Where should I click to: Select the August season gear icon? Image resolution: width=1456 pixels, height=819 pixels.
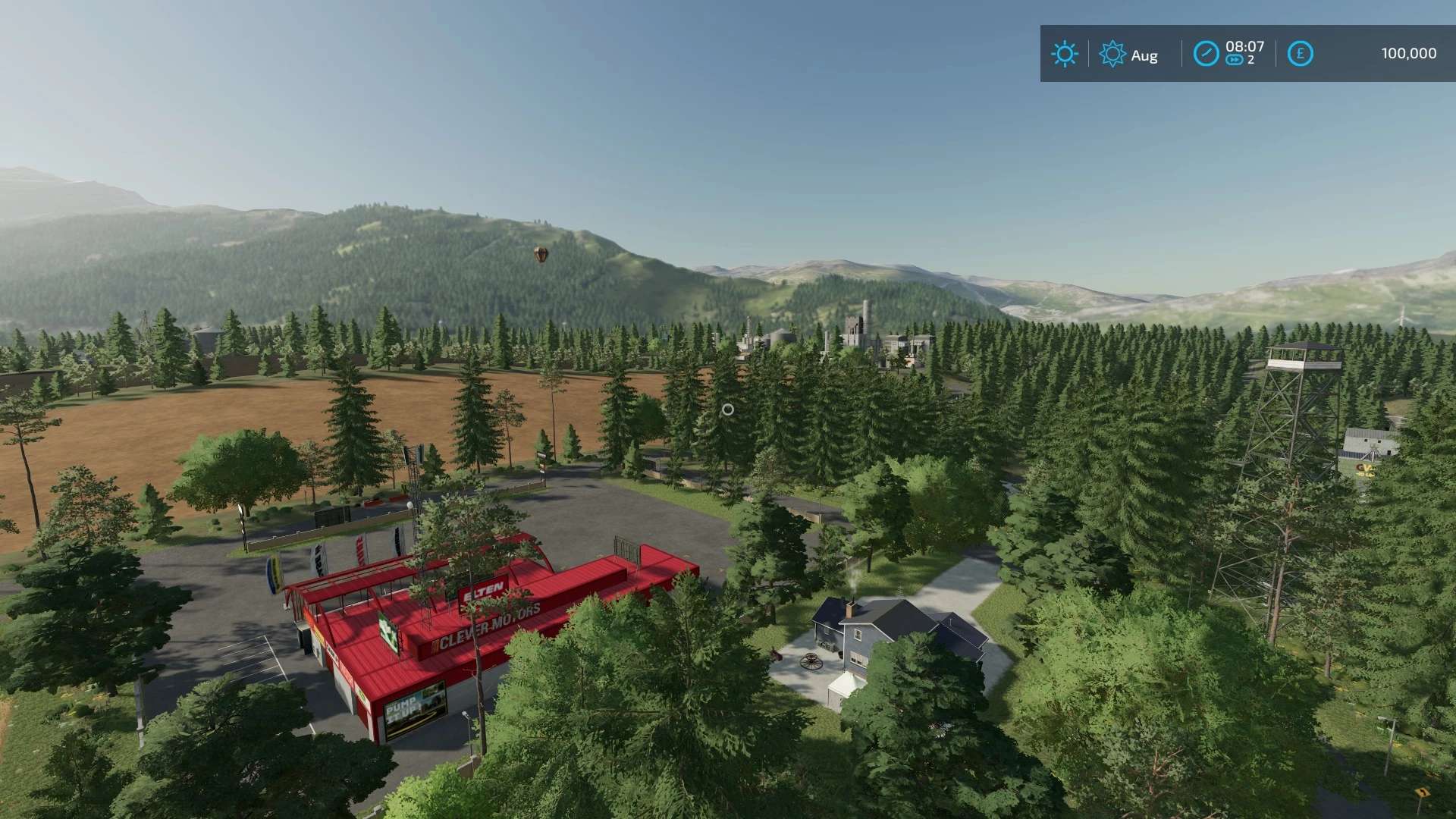pyautogui.click(x=1112, y=54)
